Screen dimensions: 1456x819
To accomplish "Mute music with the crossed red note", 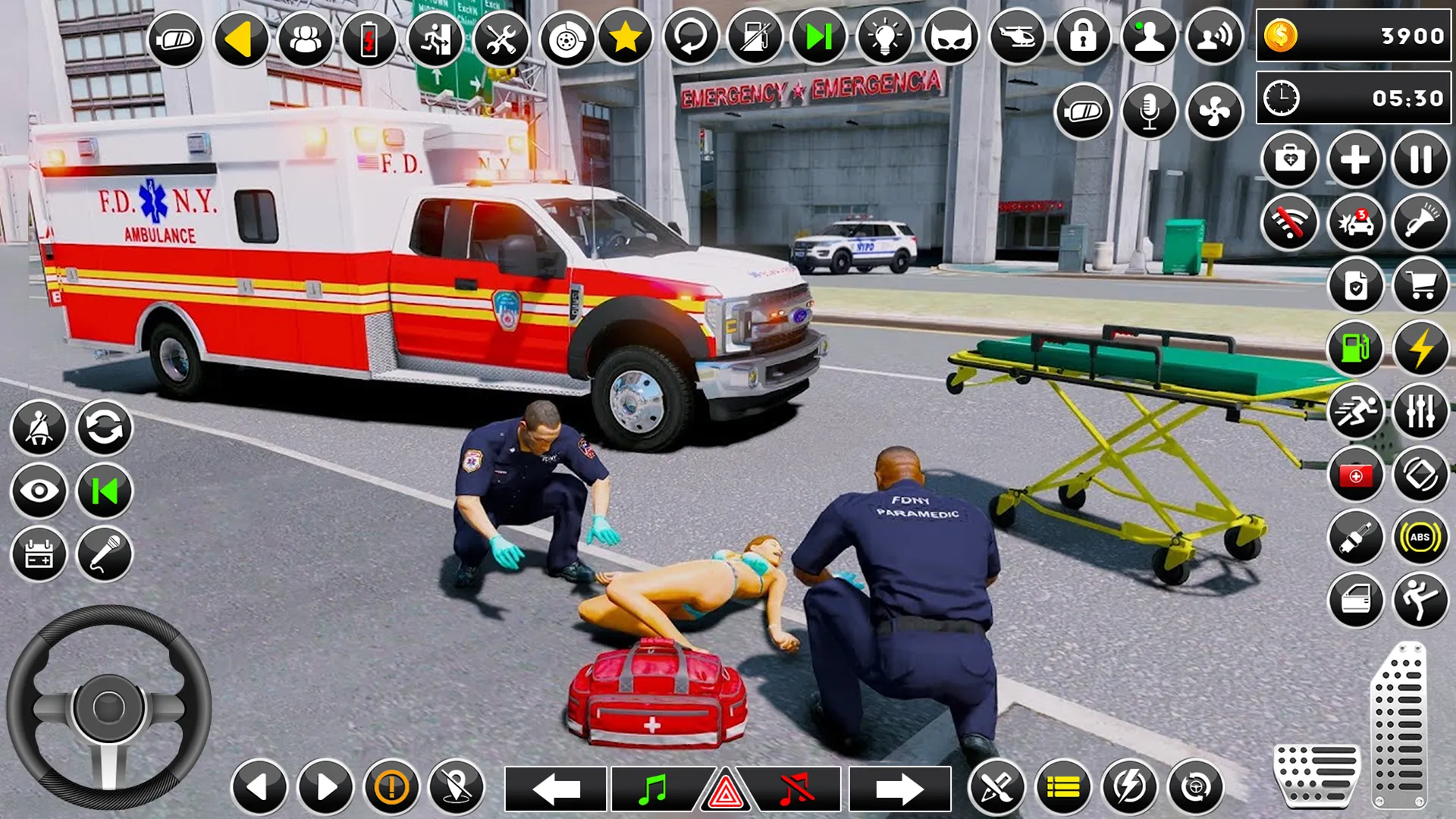I will click(x=796, y=789).
